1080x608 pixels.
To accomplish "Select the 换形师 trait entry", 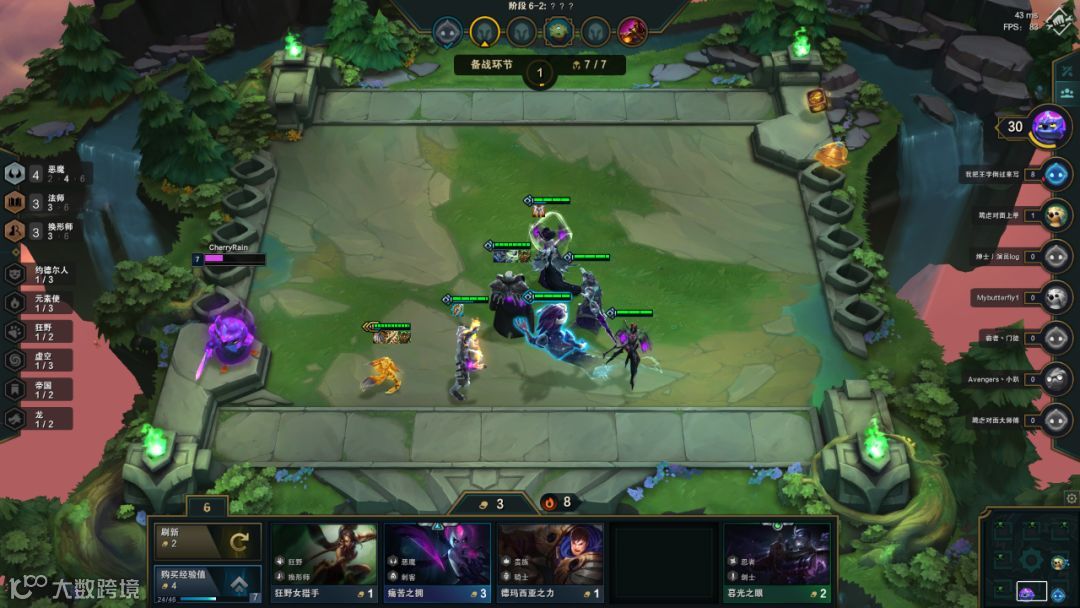I will click(x=40, y=231).
